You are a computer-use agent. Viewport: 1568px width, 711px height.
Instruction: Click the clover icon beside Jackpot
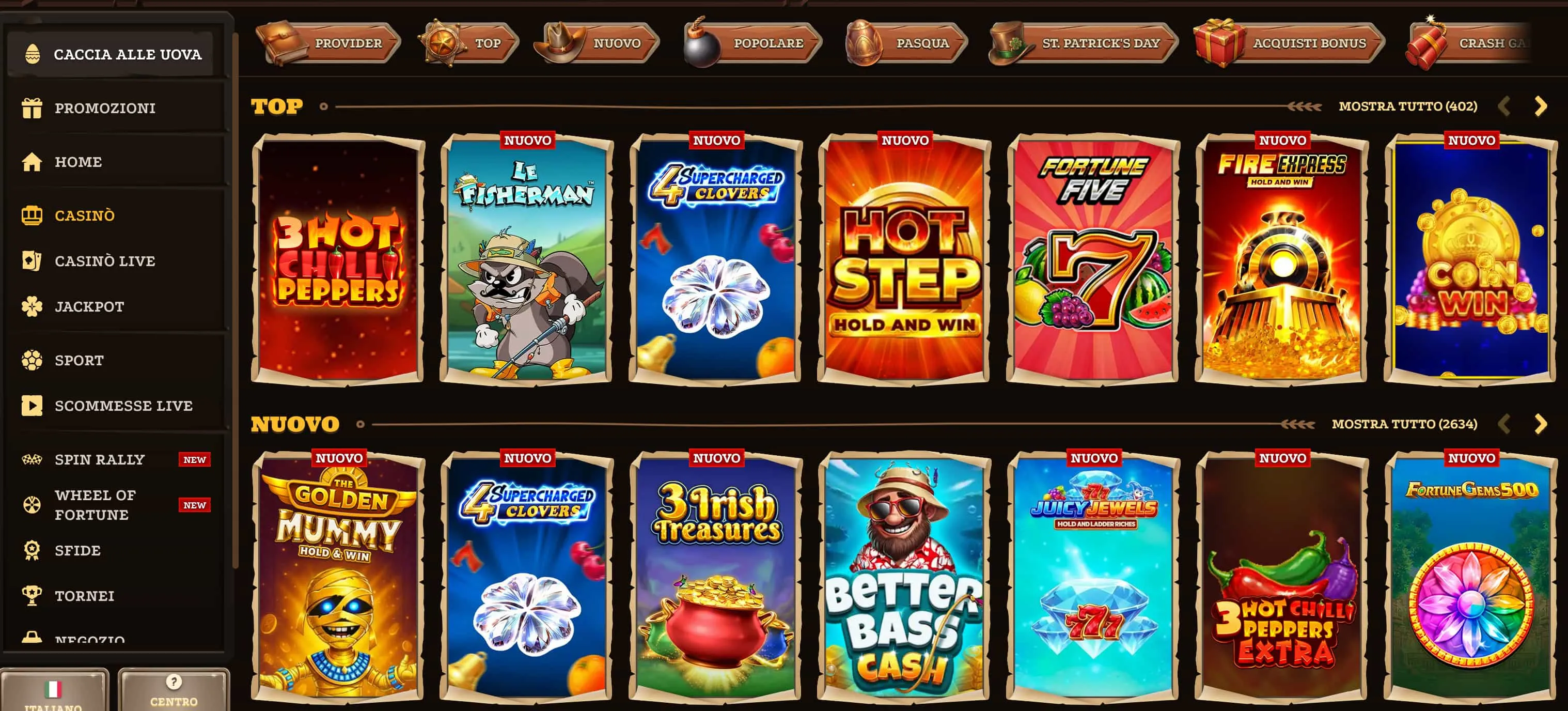tap(32, 306)
